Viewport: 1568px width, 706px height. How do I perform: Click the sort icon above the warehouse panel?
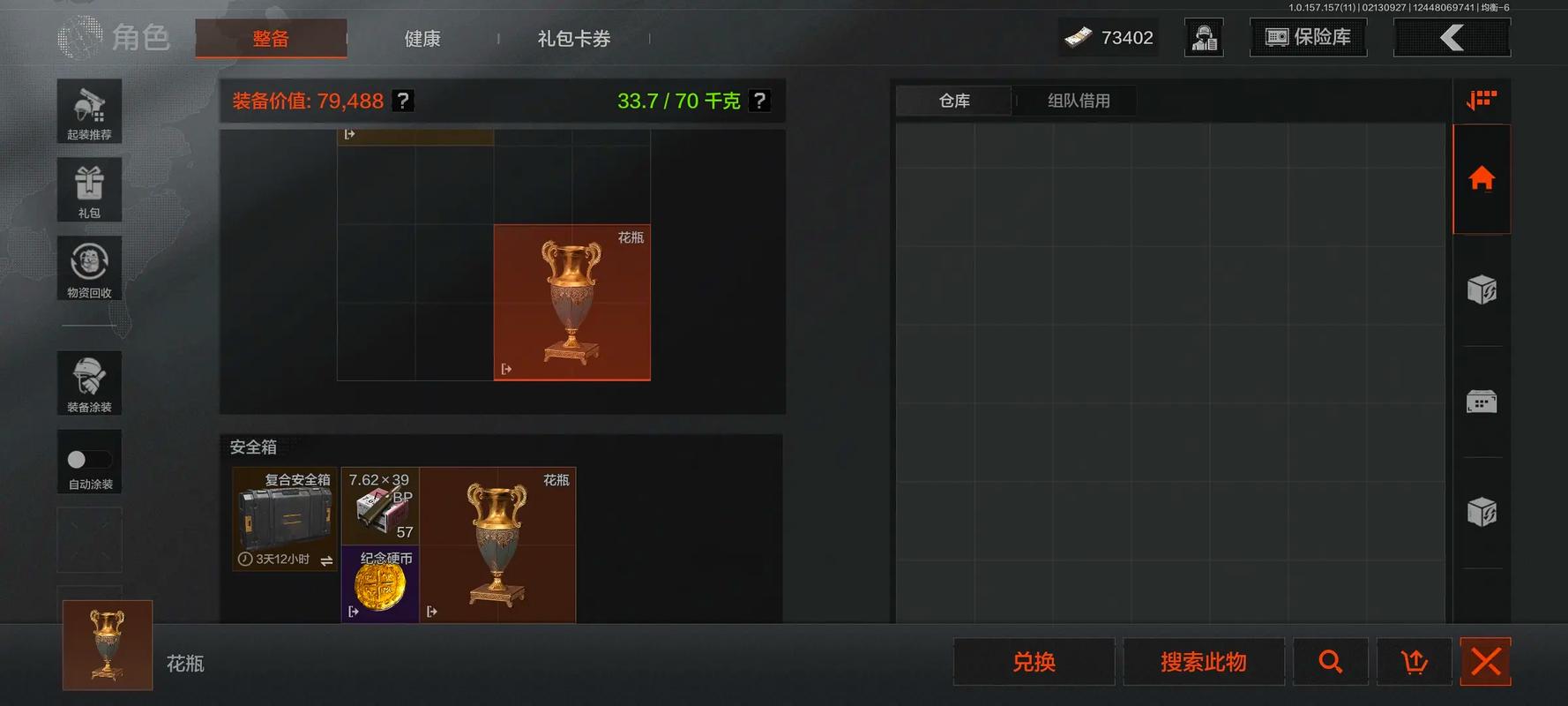pyautogui.click(x=1482, y=100)
